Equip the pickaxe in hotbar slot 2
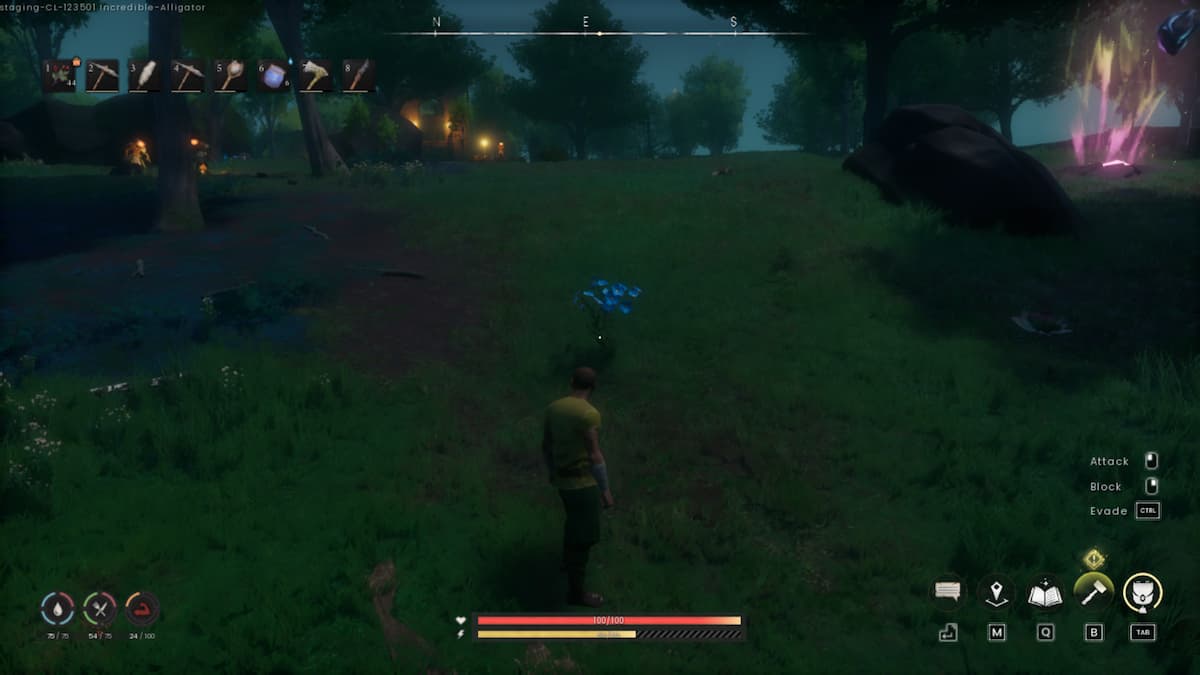The width and height of the screenshot is (1200, 675). pos(102,76)
